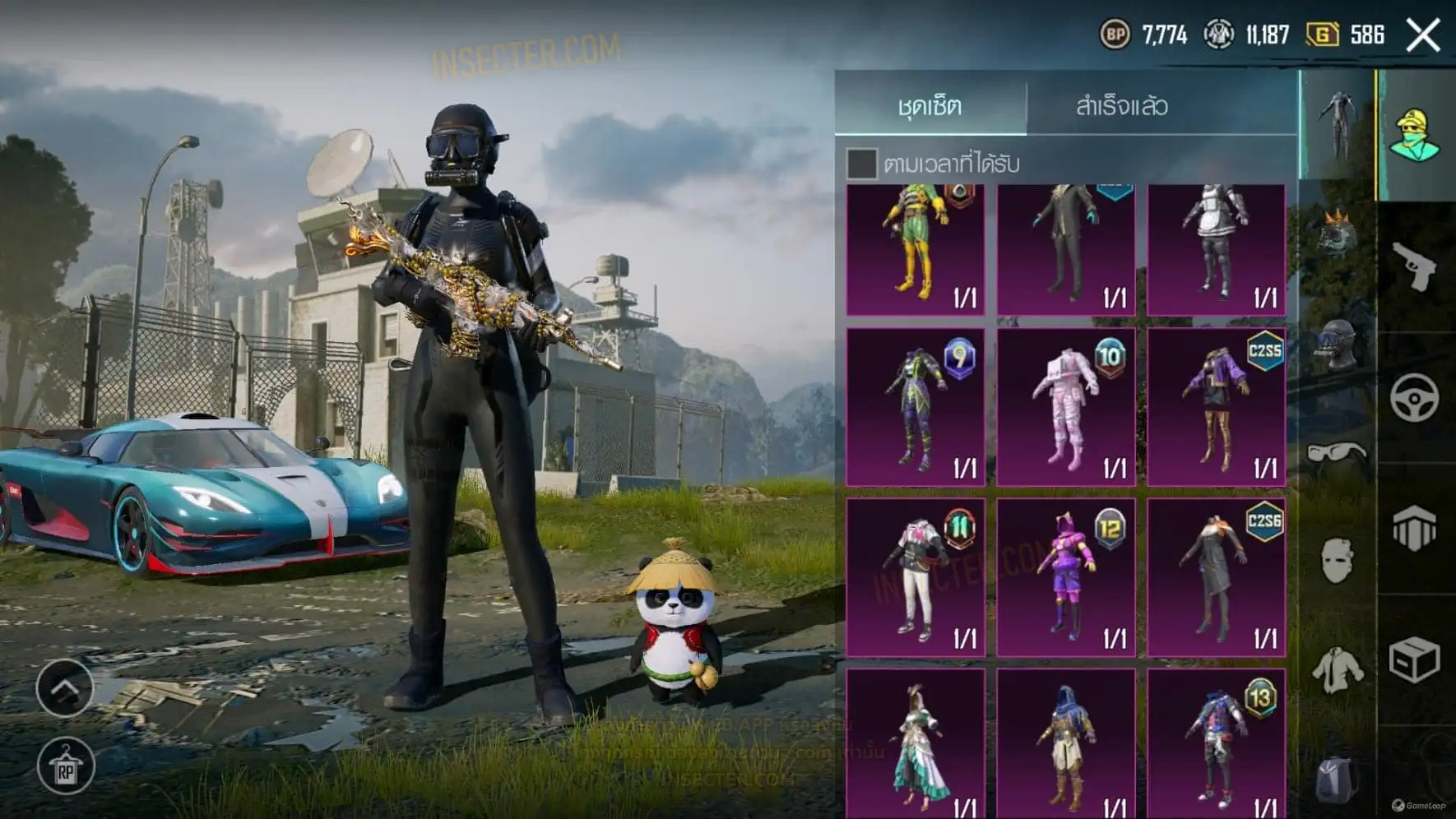Open the steering wheel vehicle category
Image resolution: width=1456 pixels, height=819 pixels.
[1415, 398]
